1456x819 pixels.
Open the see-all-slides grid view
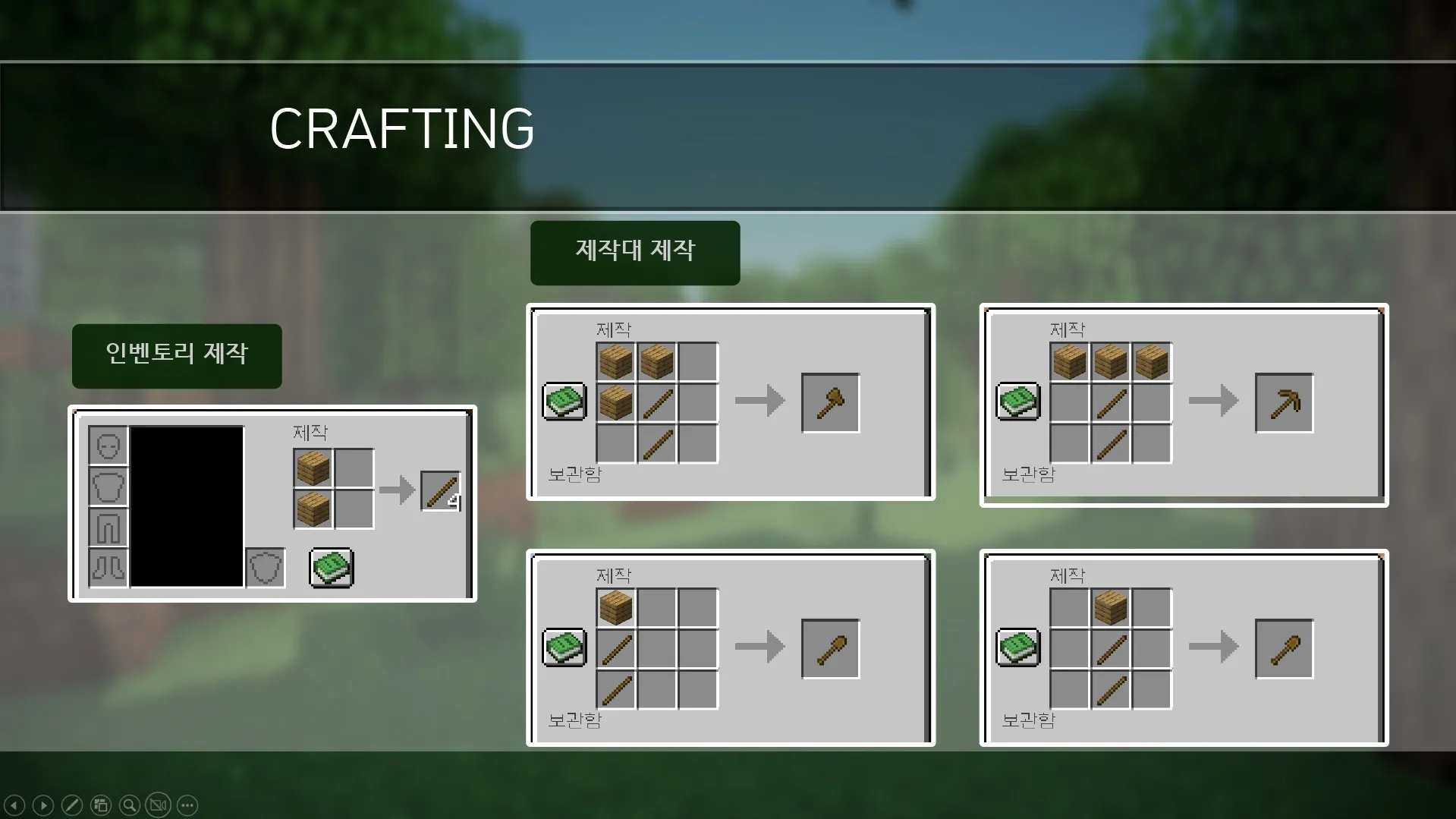point(99,805)
